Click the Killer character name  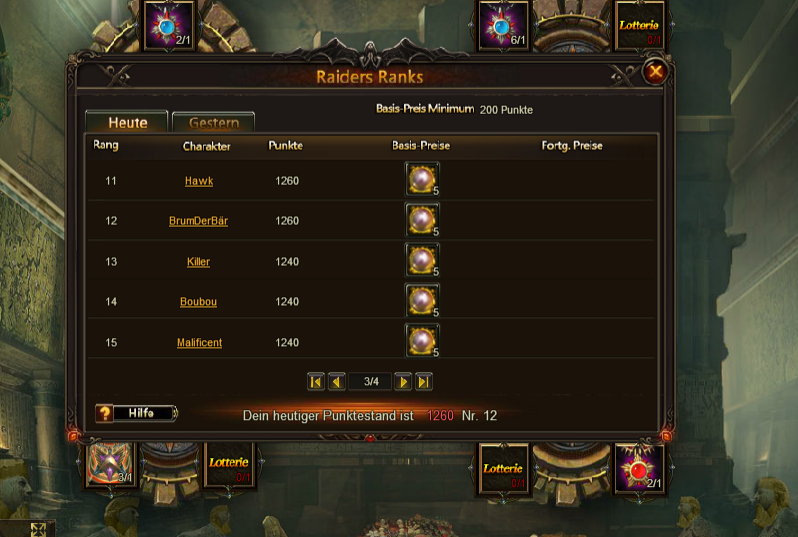(198, 262)
